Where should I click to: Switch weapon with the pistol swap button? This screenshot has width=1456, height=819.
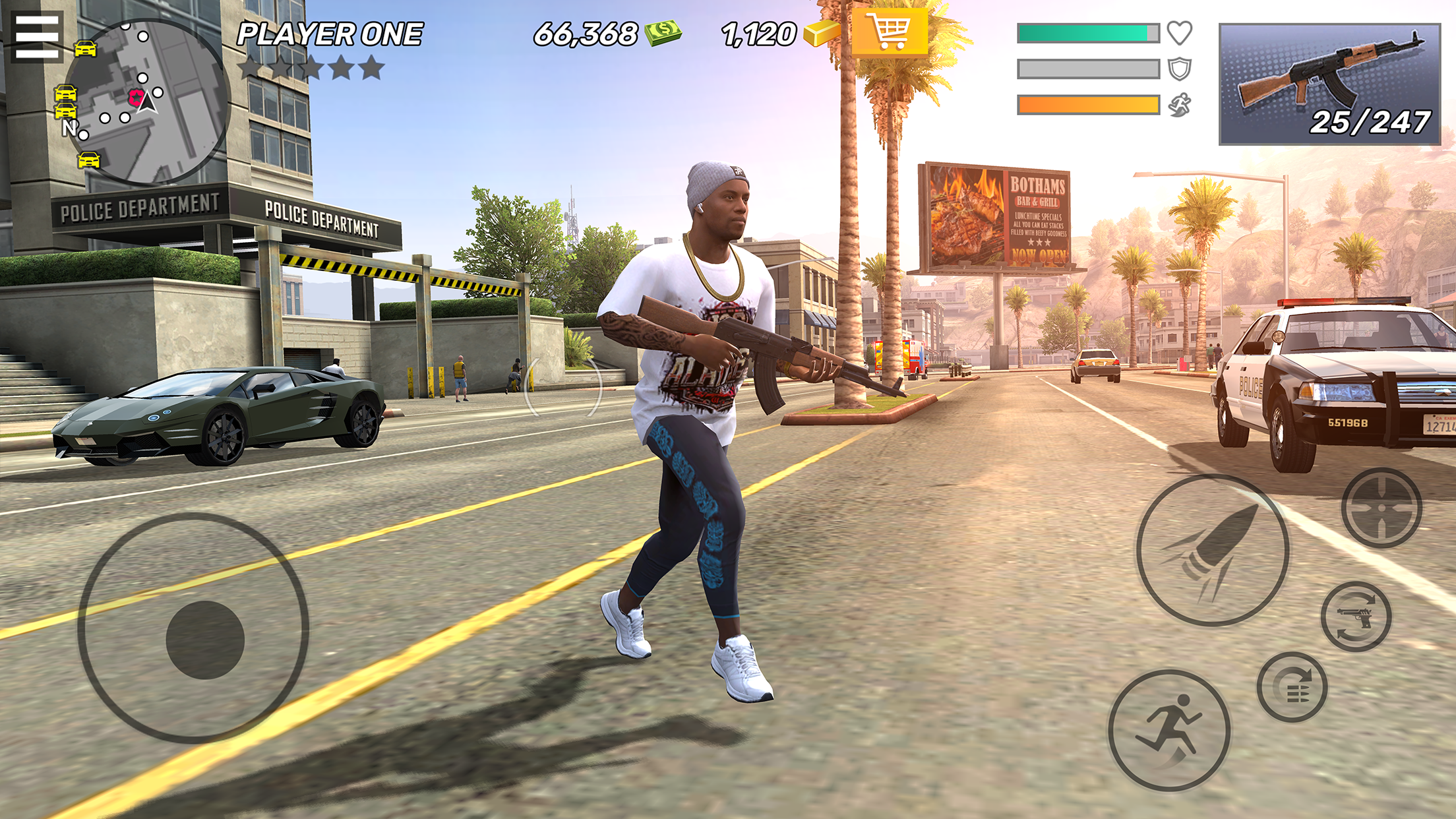click(x=1356, y=617)
